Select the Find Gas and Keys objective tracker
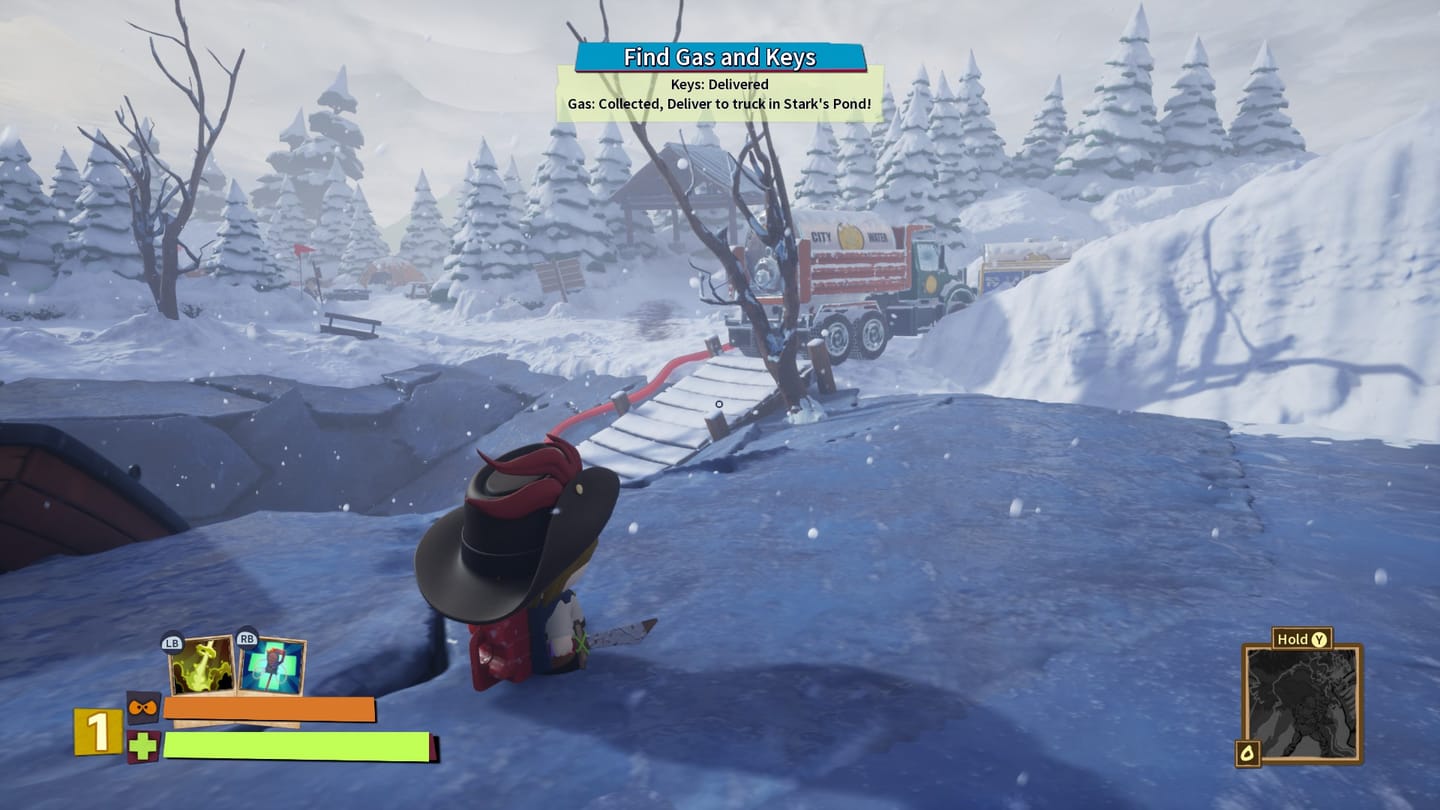 (720, 57)
